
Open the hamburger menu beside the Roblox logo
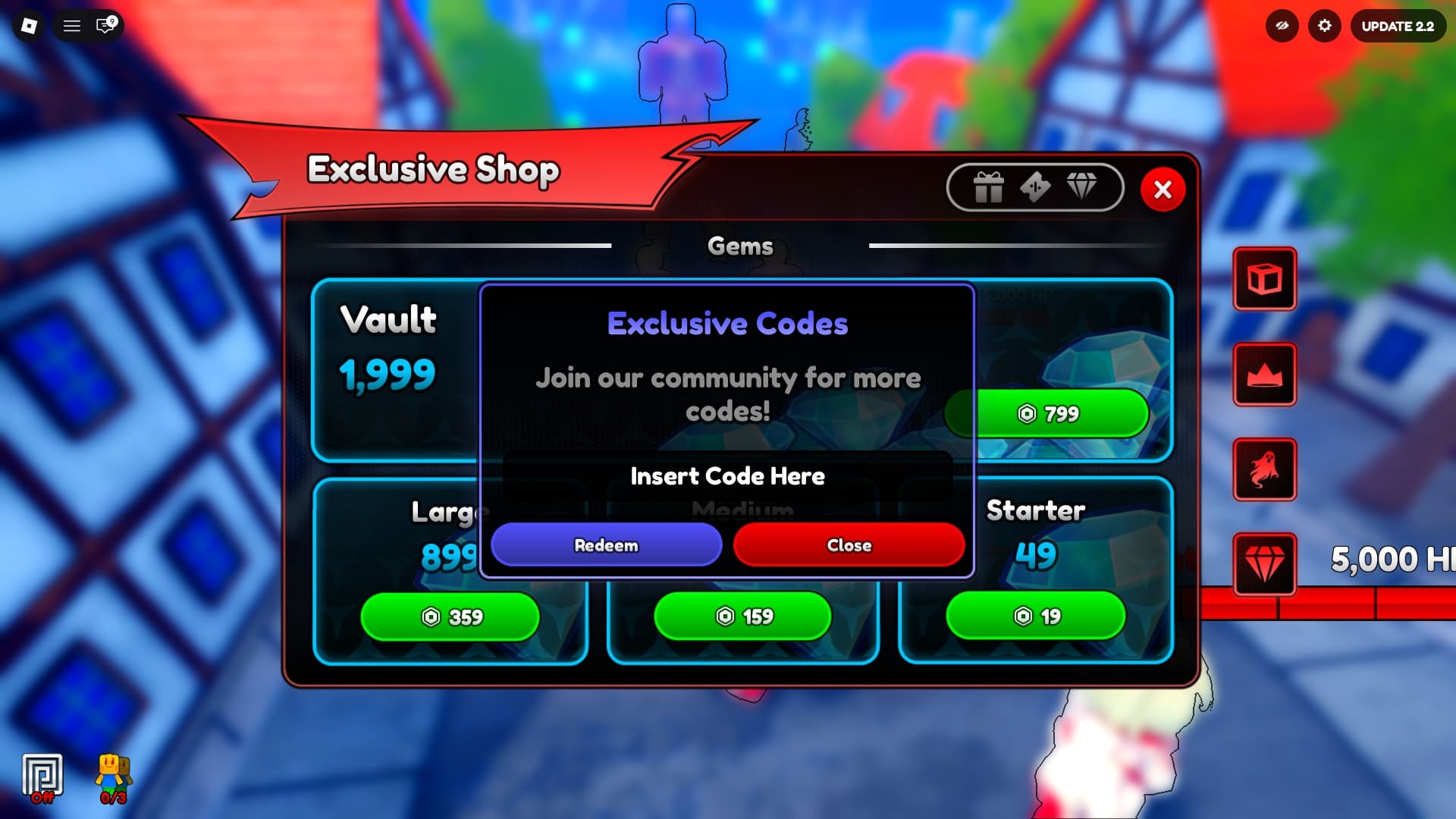72,26
